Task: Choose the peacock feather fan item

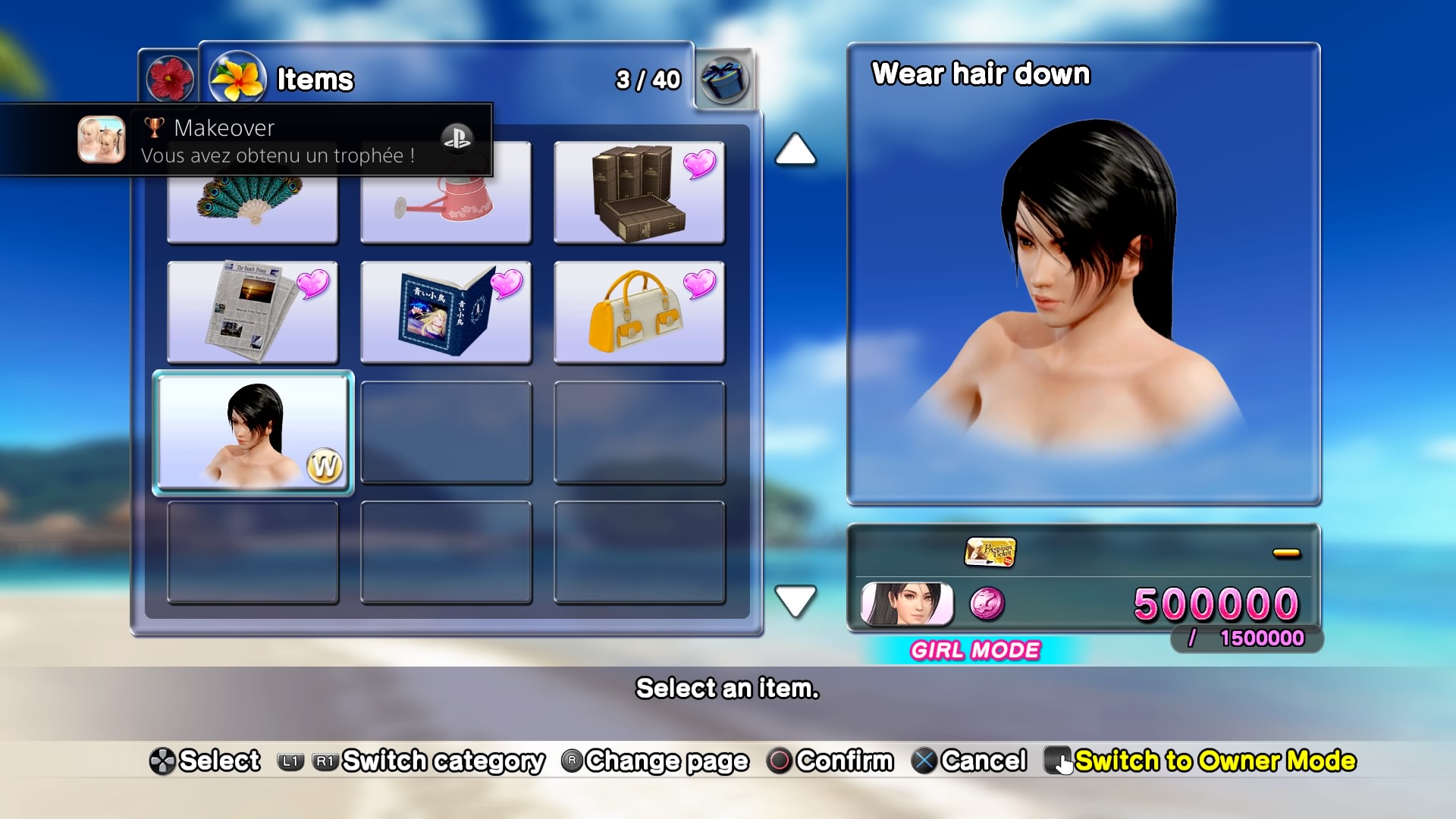Action: tap(253, 209)
